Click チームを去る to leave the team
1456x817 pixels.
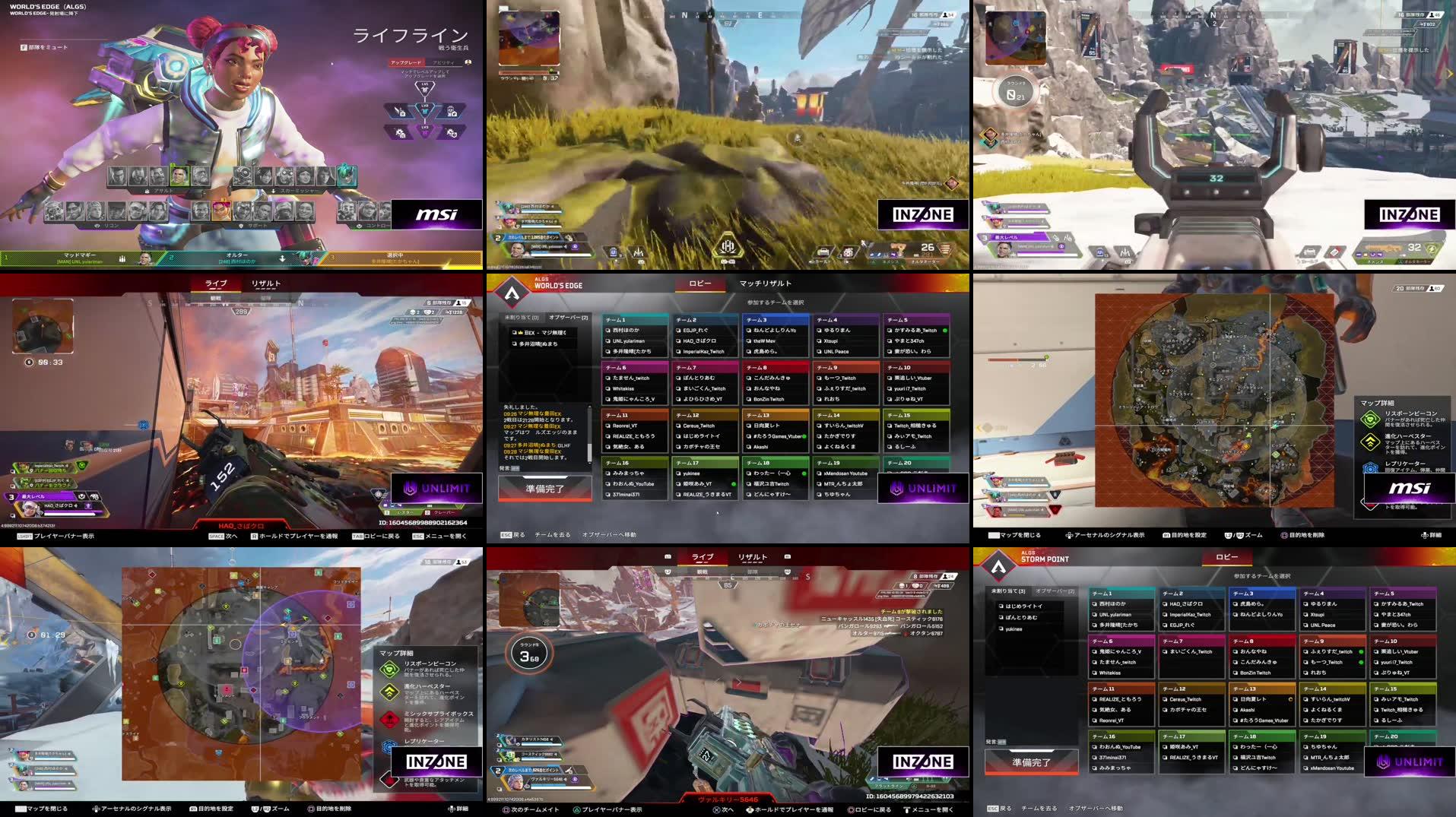coord(553,535)
